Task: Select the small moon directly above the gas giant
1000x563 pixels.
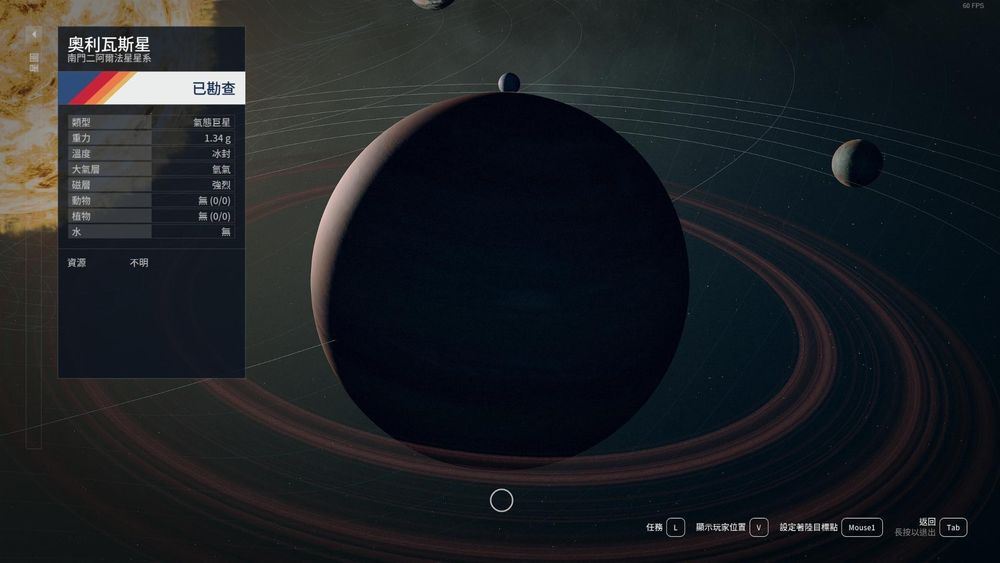Action: coord(509,82)
